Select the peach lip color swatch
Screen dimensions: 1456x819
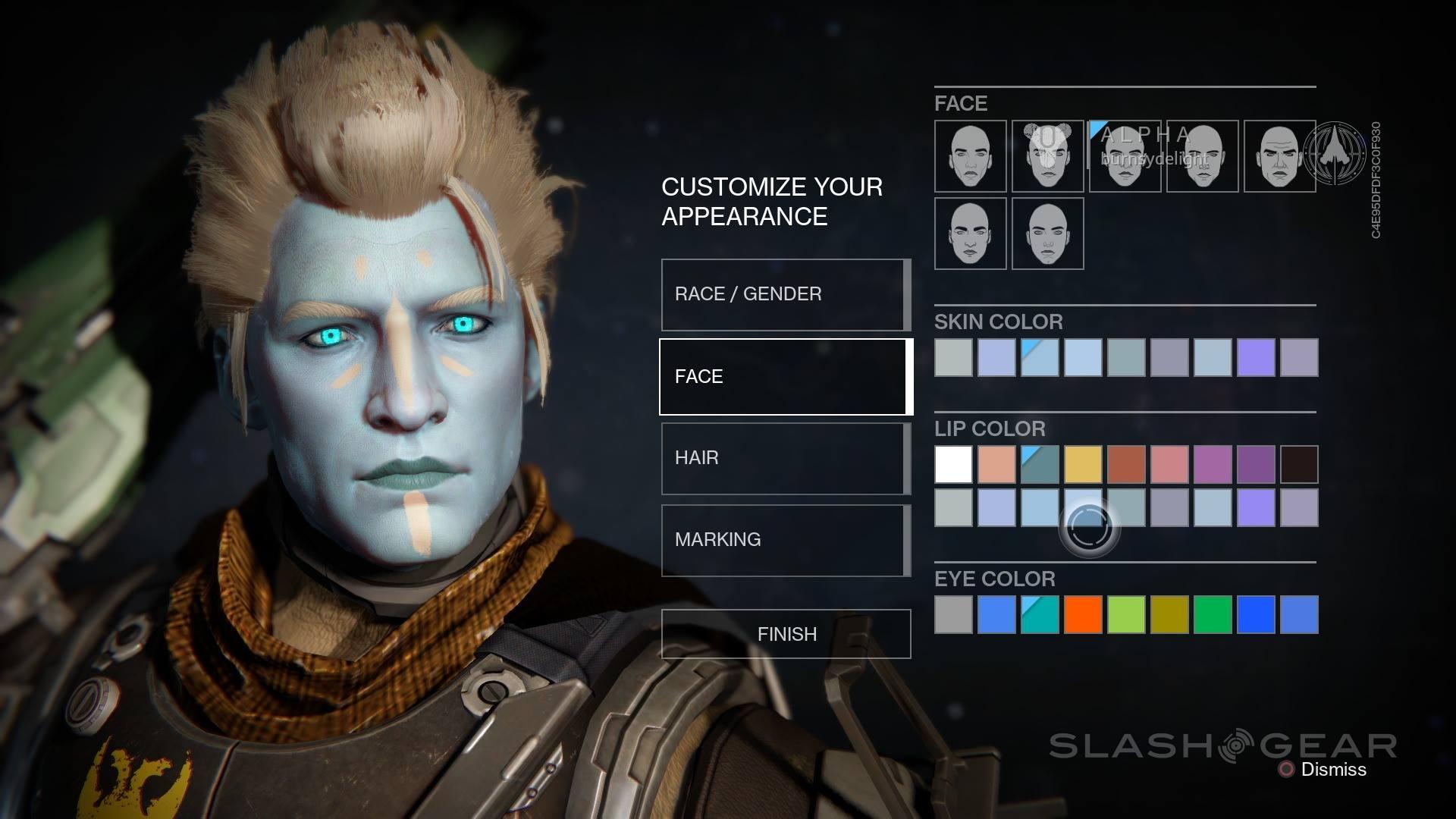[996, 464]
